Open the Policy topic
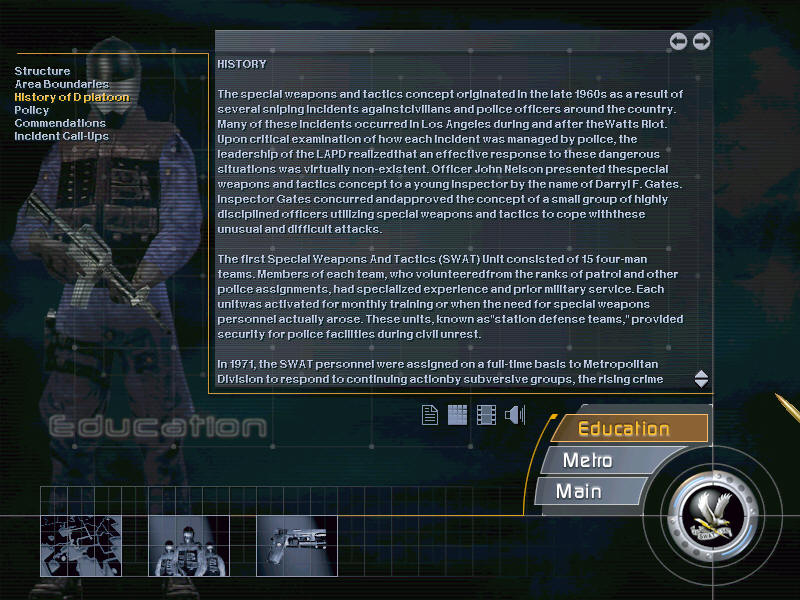The width and height of the screenshot is (800, 600). [x=31, y=110]
